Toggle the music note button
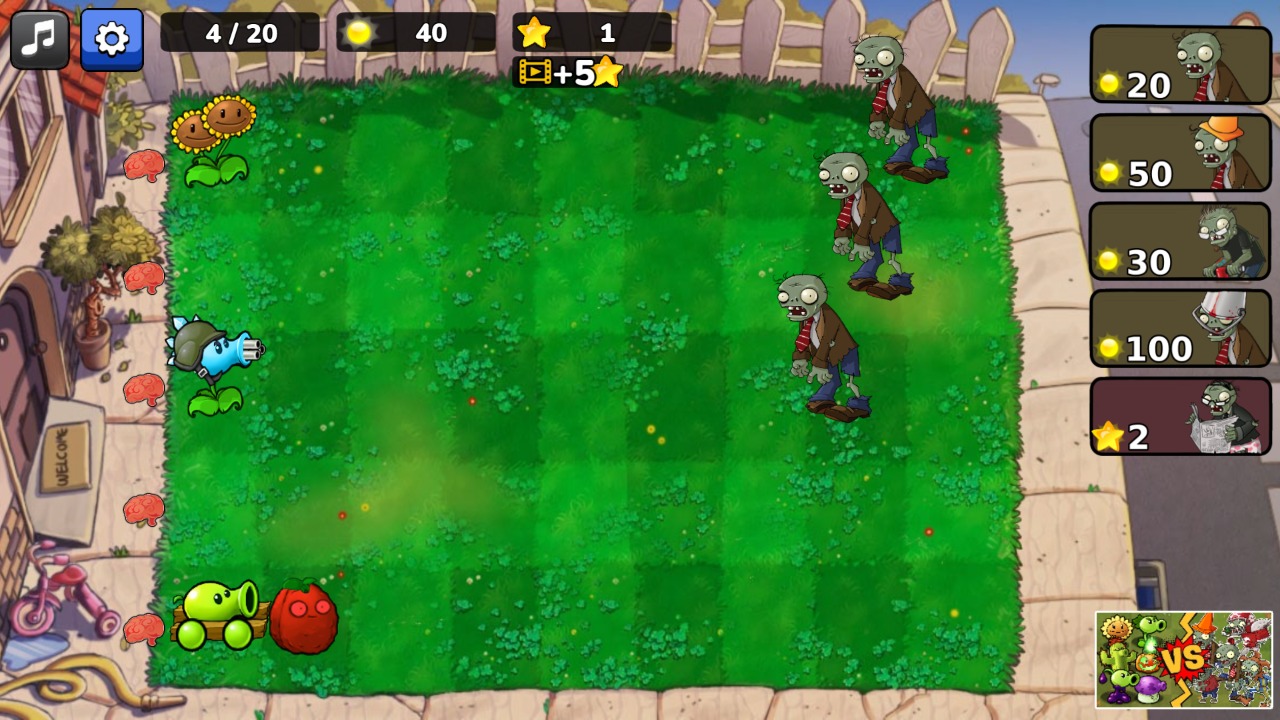Image resolution: width=1280 pixels, height=720 pixels. click(38, 38)
